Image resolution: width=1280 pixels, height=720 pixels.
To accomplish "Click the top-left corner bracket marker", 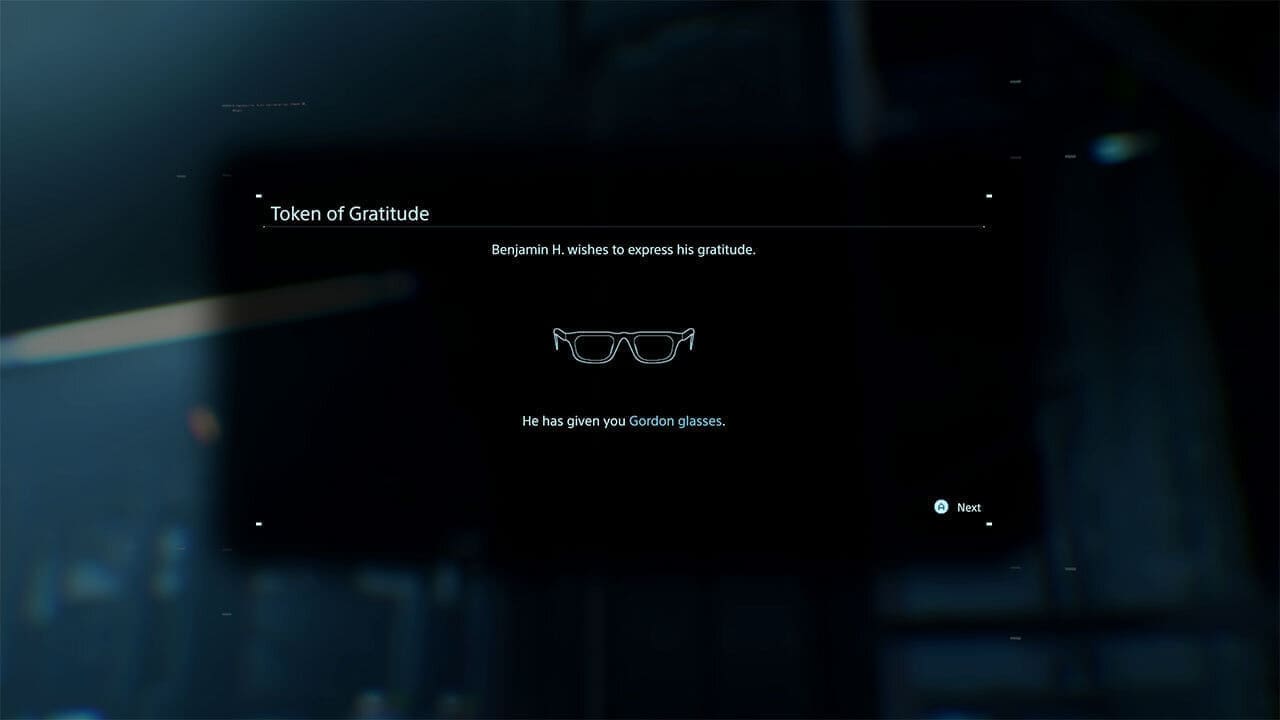I will click(259, 196).
